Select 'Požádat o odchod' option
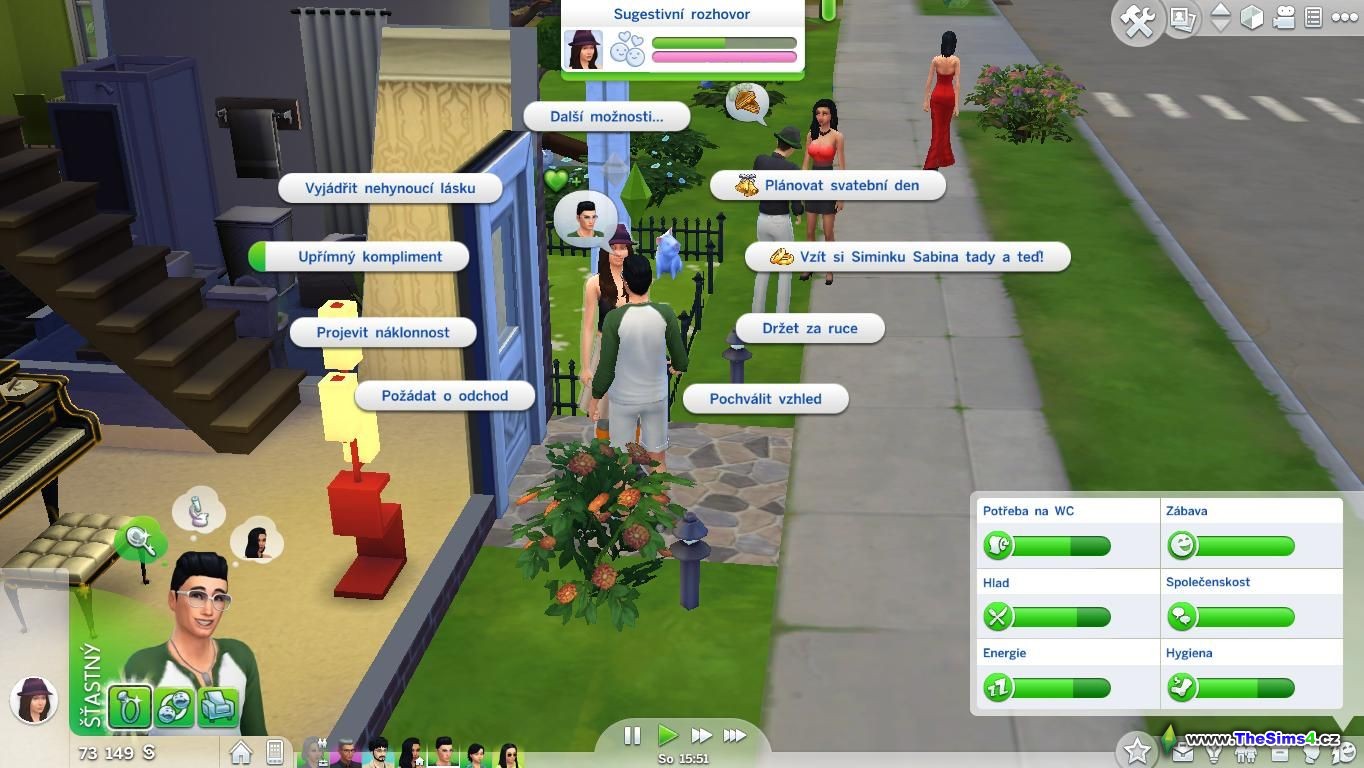1364x768 pixels. [444, 396]
